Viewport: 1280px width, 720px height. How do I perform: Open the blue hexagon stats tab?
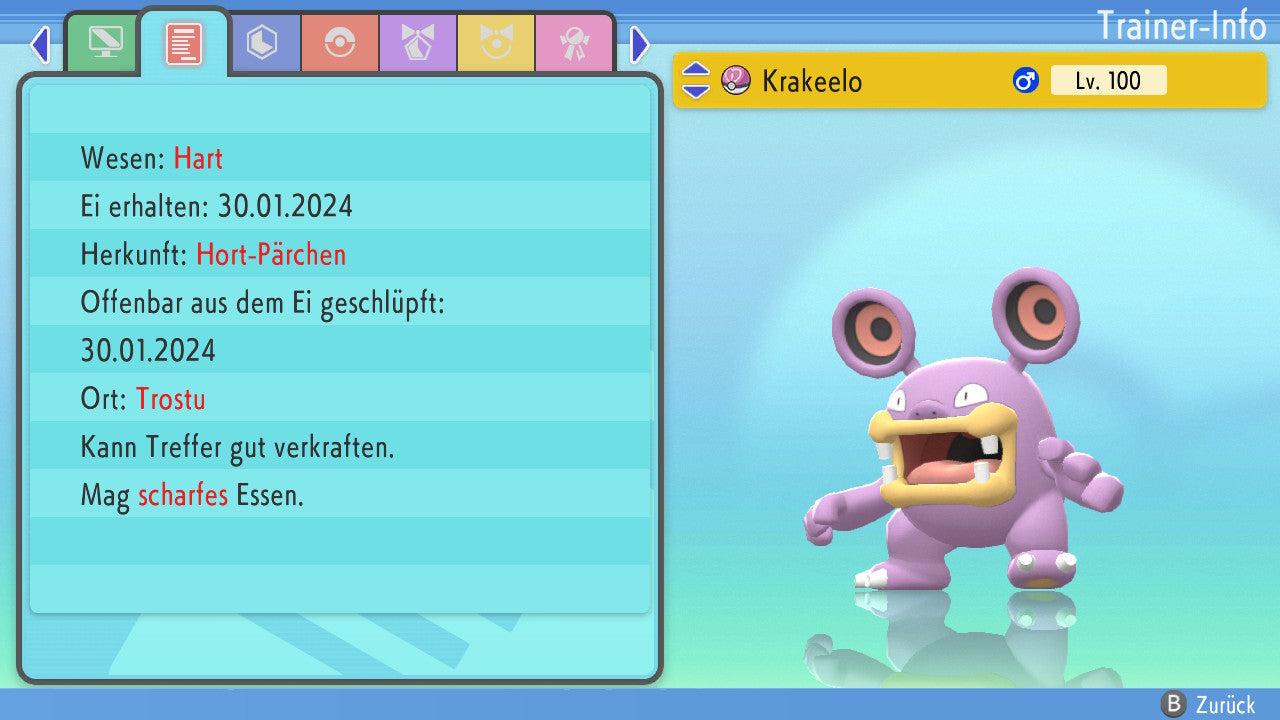[x=262, y=43]
